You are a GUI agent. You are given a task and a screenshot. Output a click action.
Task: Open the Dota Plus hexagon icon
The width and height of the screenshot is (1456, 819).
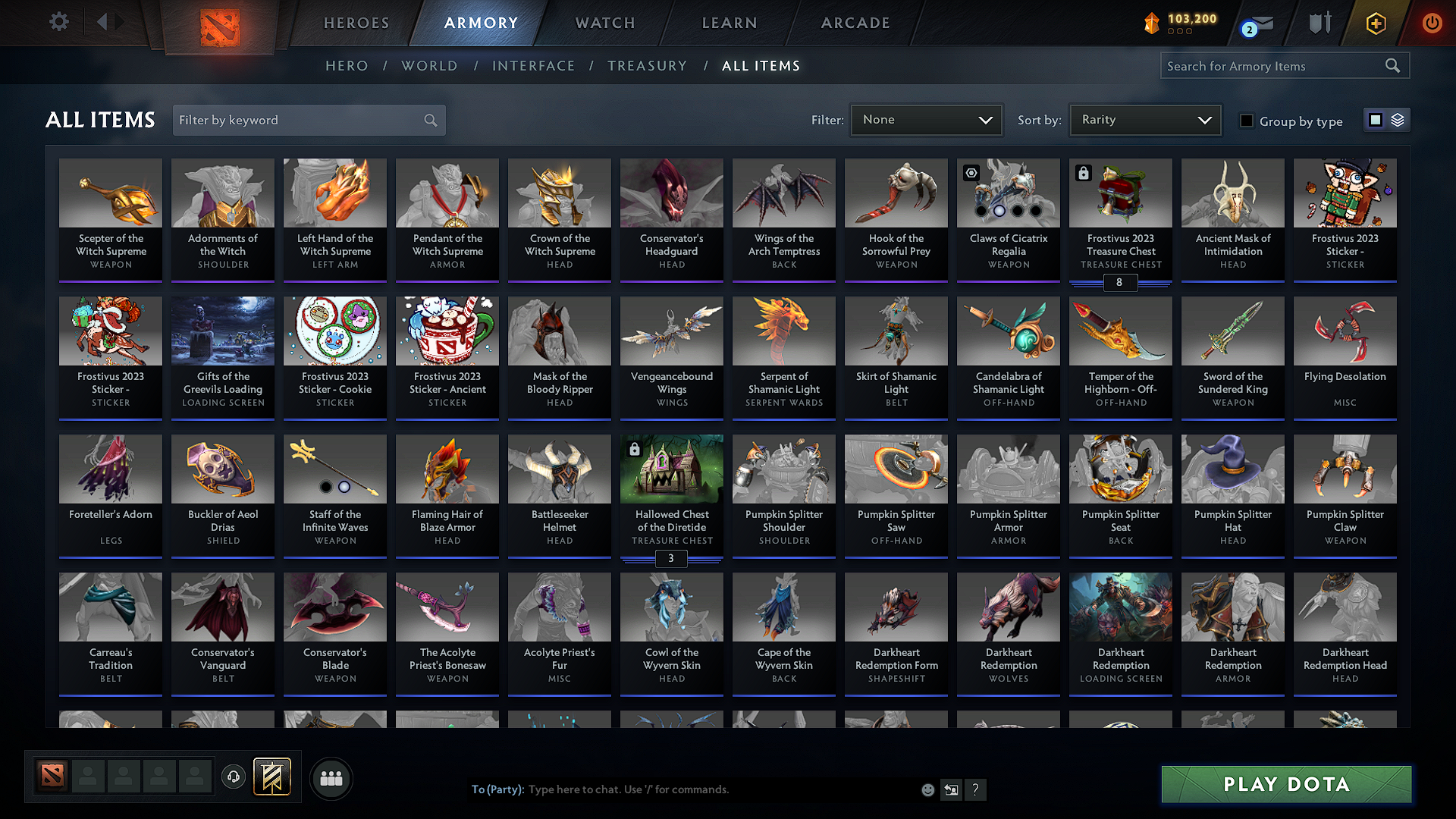point(1375,23)
